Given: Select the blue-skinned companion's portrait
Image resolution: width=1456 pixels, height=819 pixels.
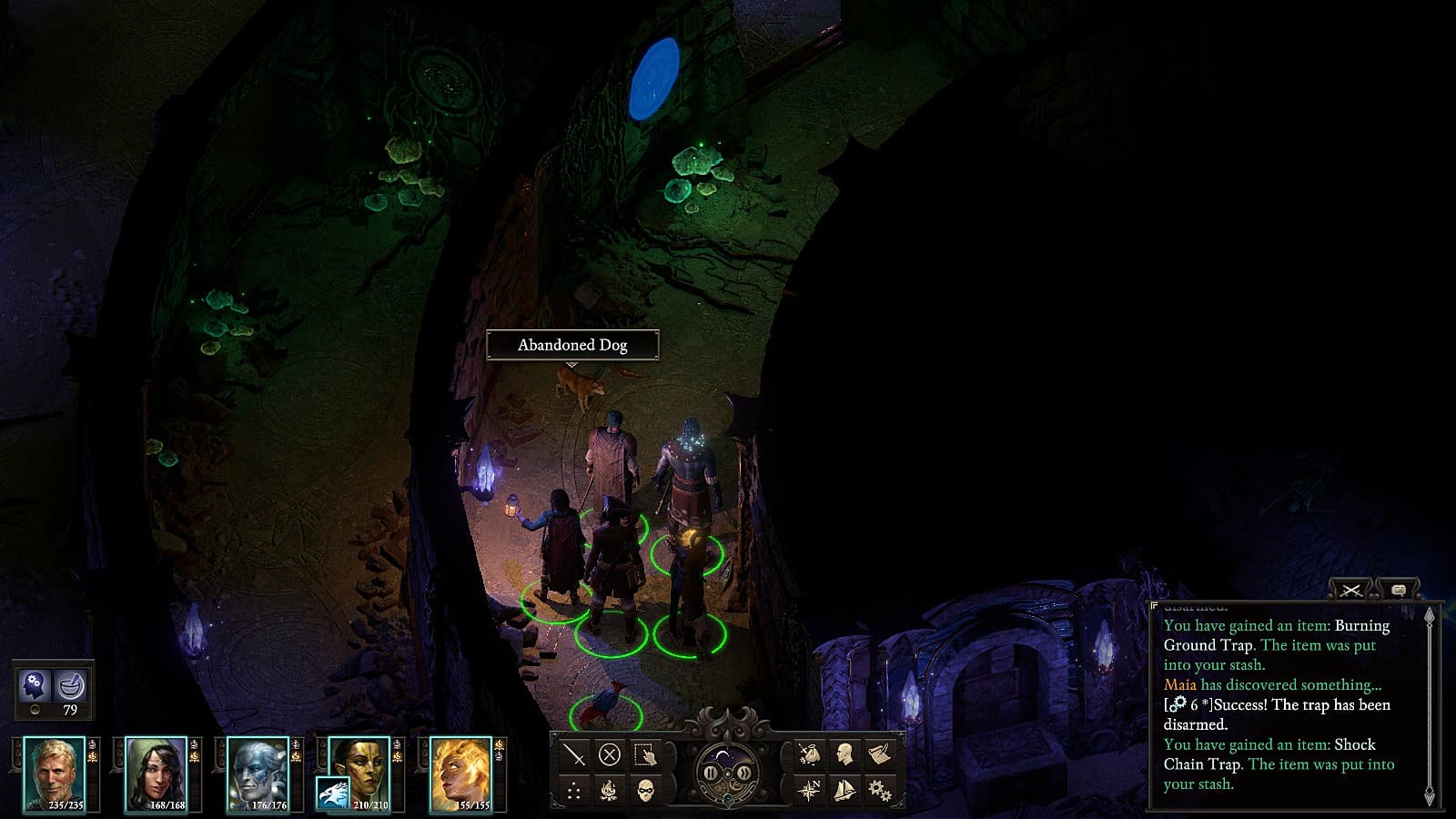Looking at the screenshot, I should 258,773.
